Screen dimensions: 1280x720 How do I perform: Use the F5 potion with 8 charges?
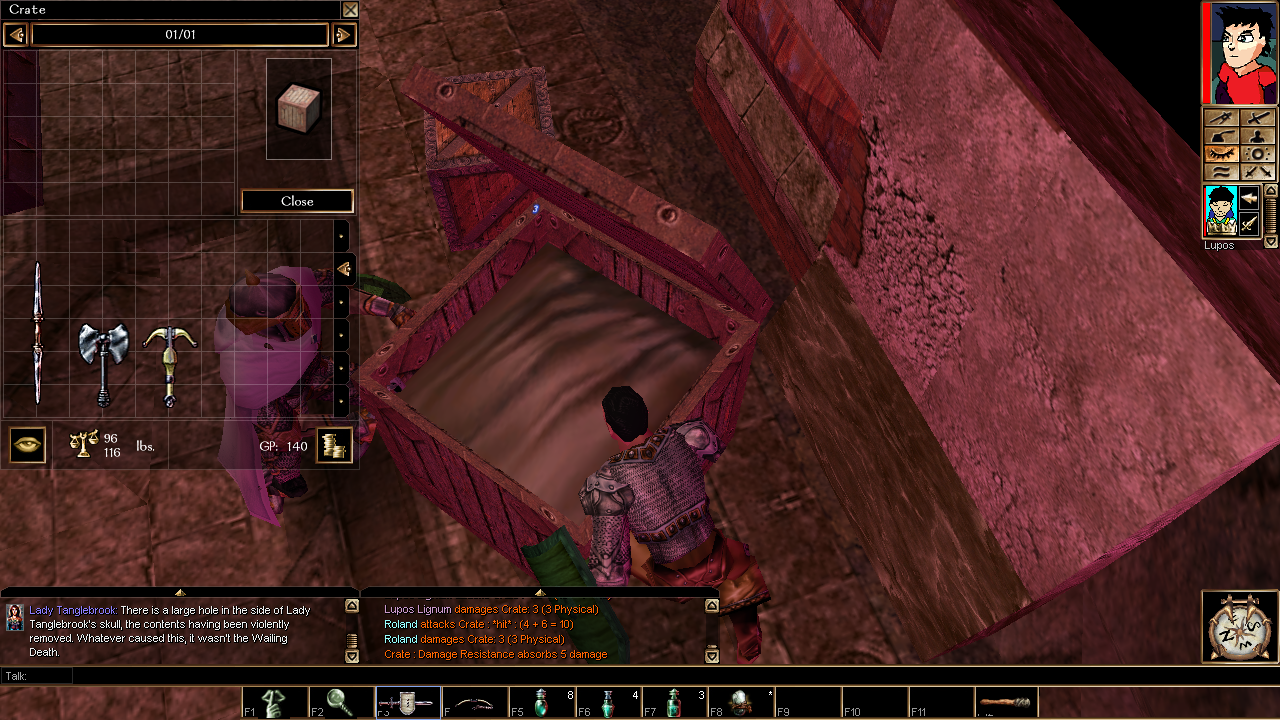pos(542,703)
